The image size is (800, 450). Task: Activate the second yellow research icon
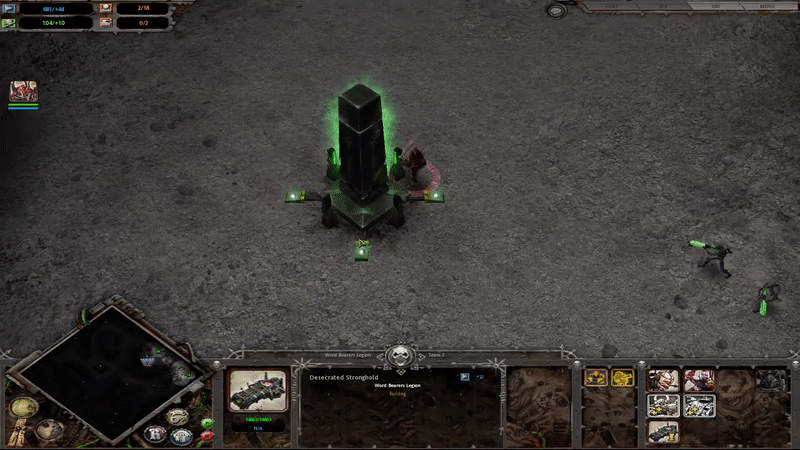coord(622,378)
